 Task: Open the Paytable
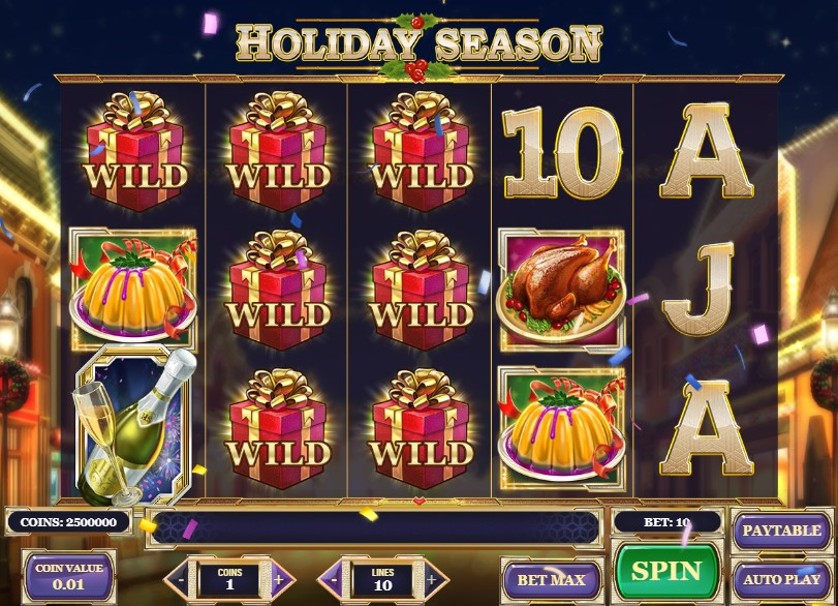[782, 530]
